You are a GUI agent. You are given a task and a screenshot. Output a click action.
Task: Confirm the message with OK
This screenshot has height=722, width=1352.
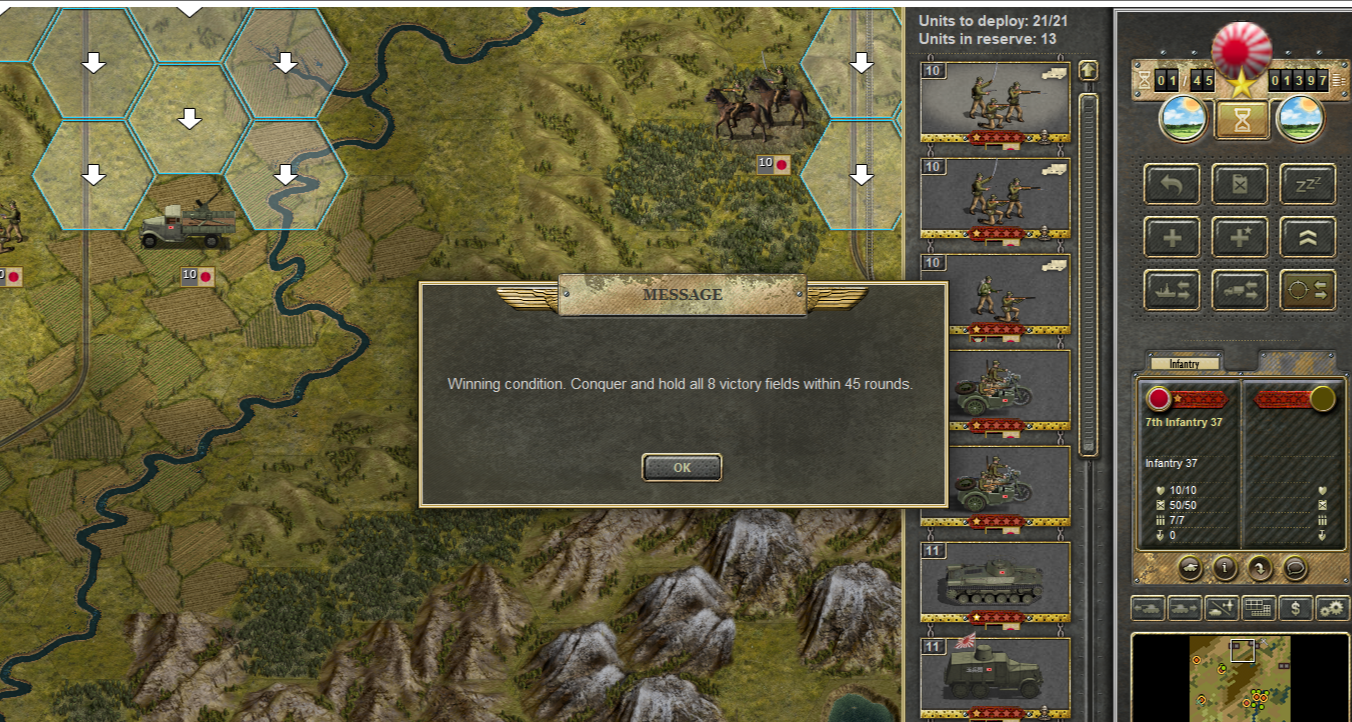pyautogui.click(x=682, y=467)
